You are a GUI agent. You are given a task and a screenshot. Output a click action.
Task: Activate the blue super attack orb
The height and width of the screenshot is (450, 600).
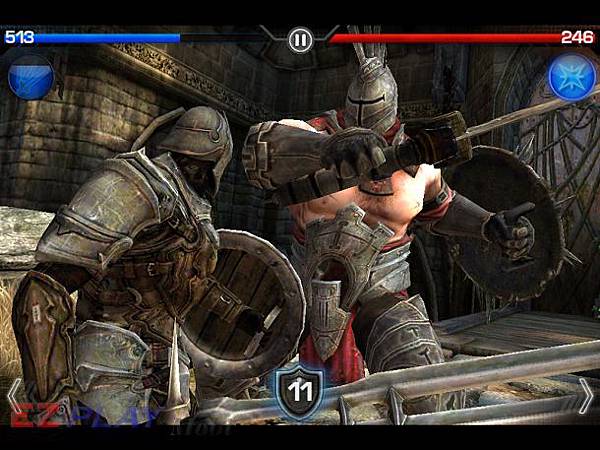pos(29,78)
